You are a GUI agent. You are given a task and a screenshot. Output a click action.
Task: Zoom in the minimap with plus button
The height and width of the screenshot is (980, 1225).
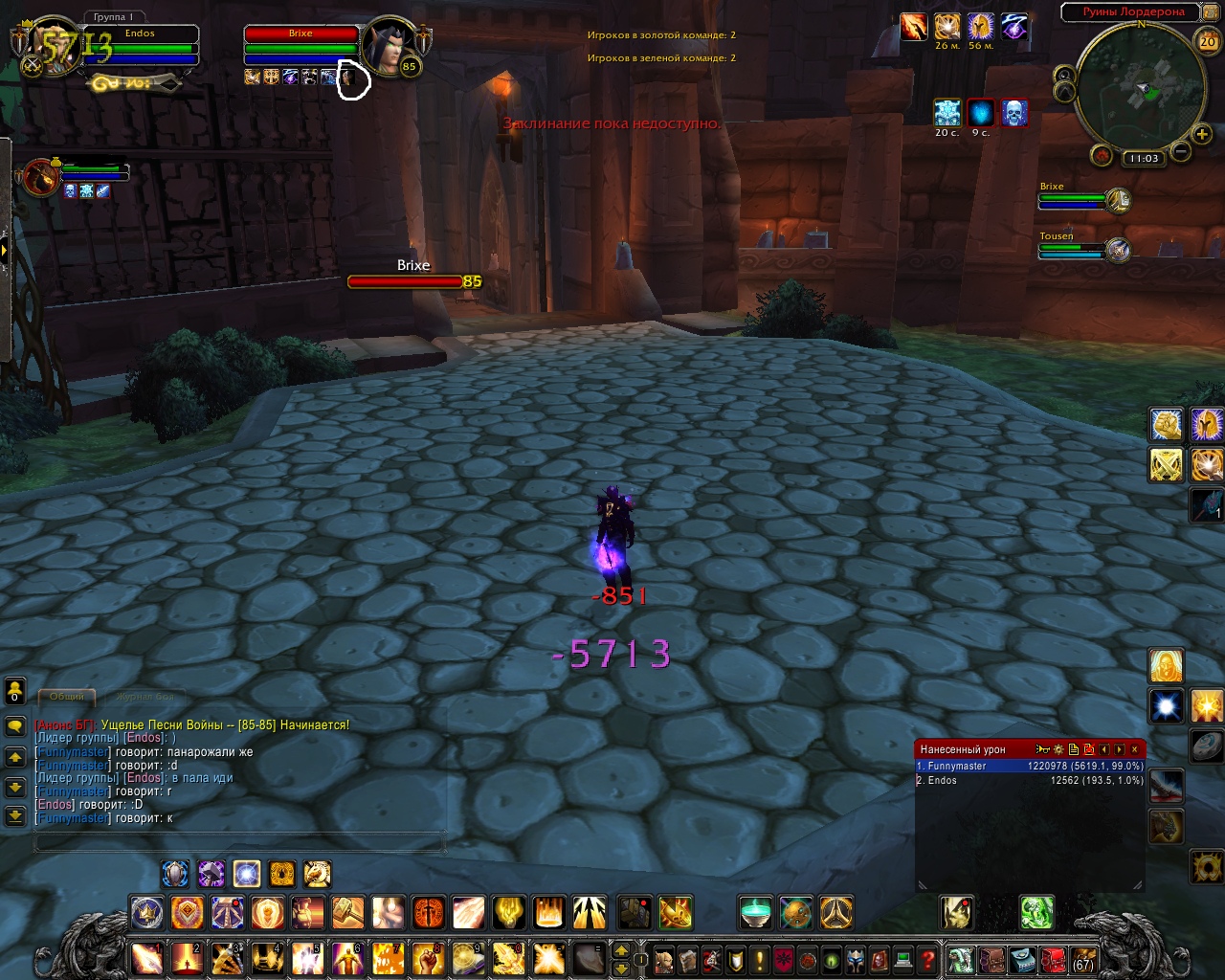1202,135
